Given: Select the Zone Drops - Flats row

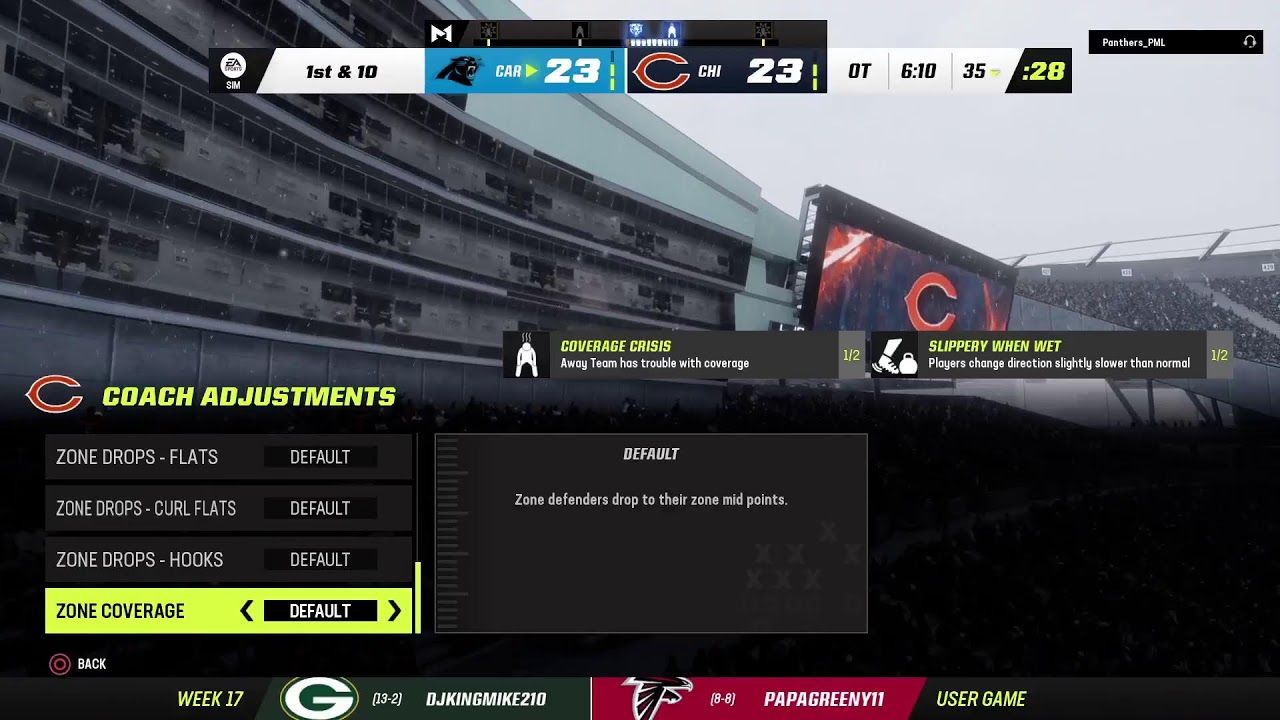Looking at the screenshot, I should click(228, 457).
